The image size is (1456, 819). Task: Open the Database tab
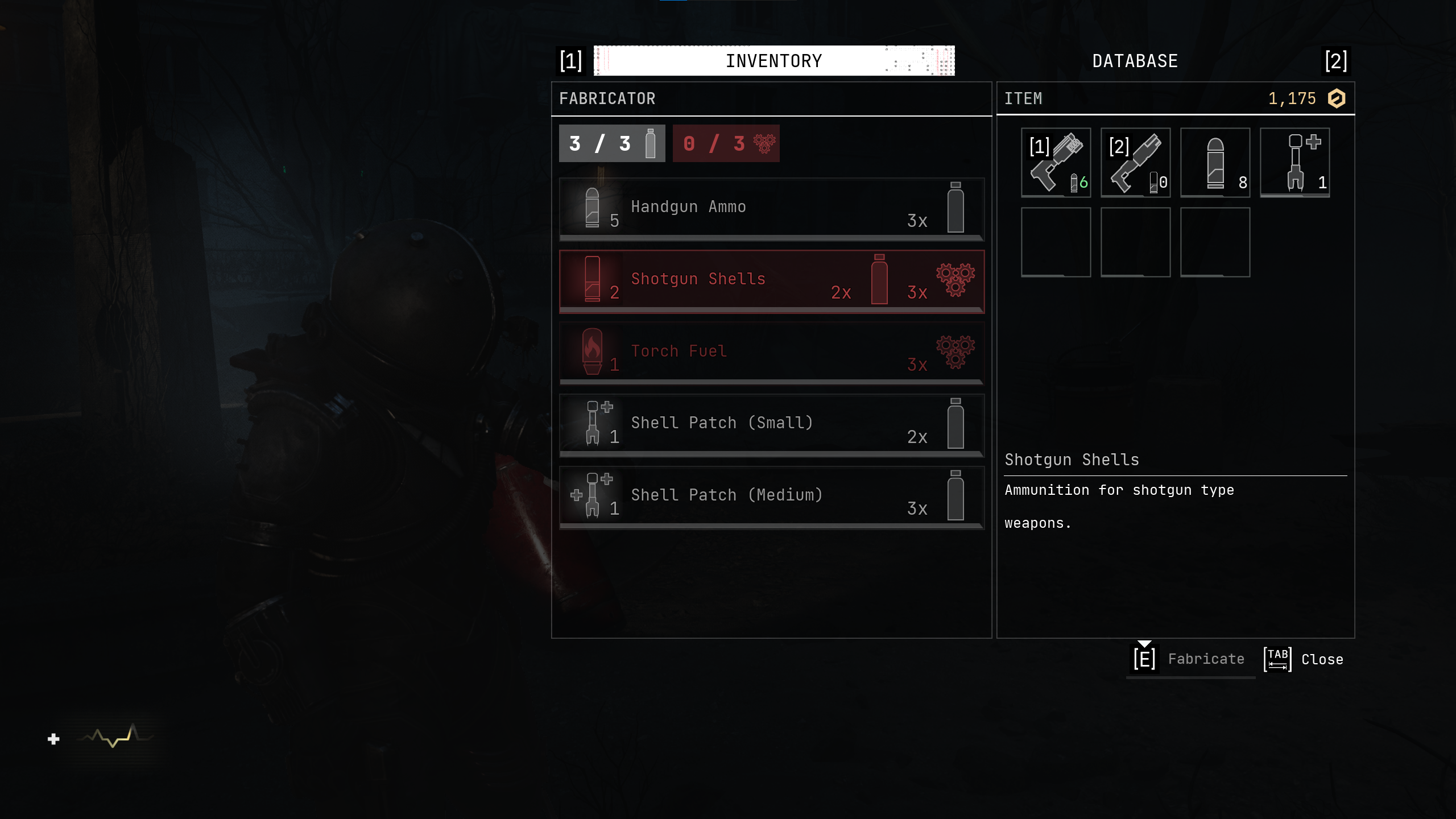click(1135, 61)
